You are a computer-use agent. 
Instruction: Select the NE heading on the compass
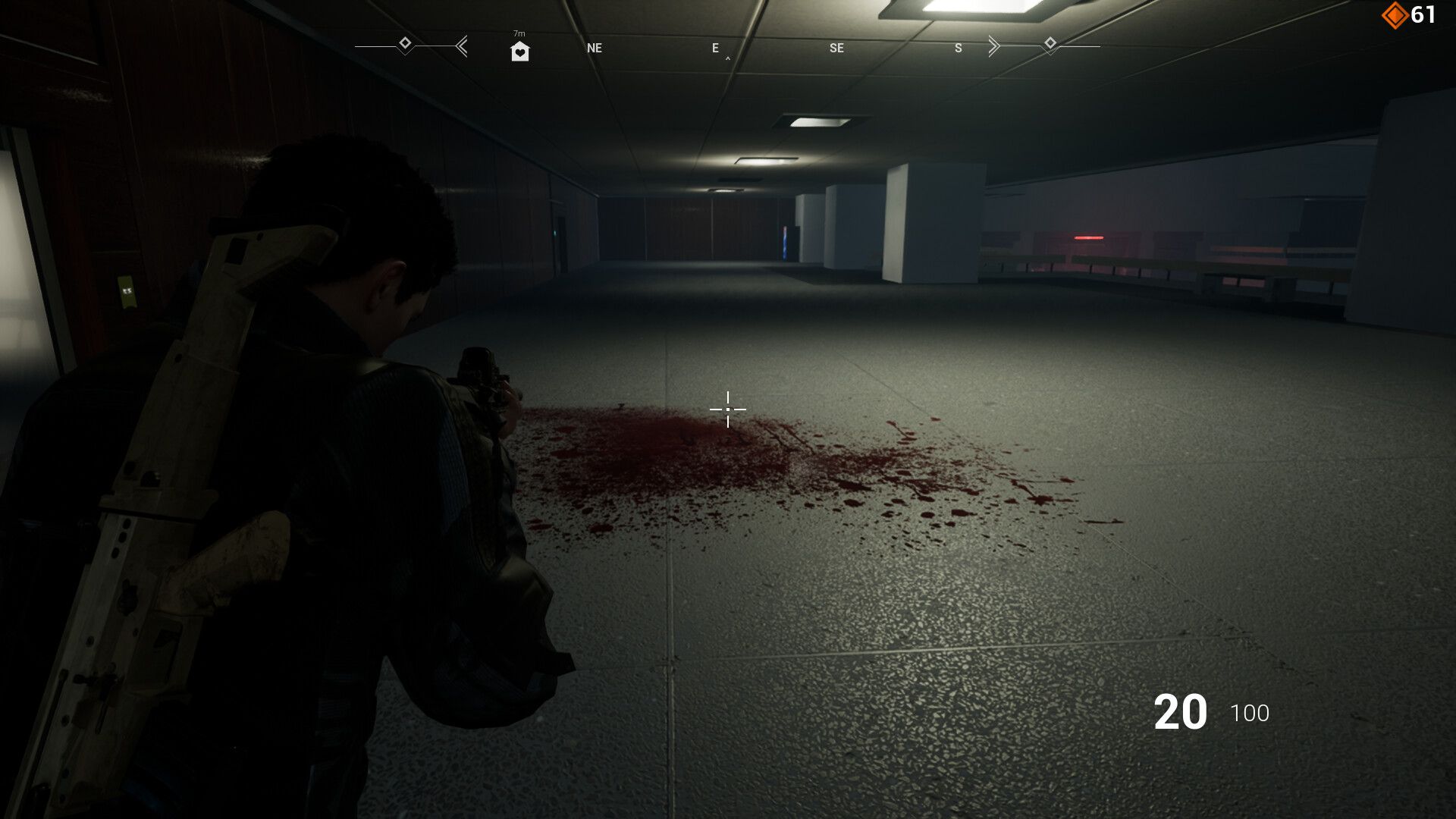tap(594, 48)
